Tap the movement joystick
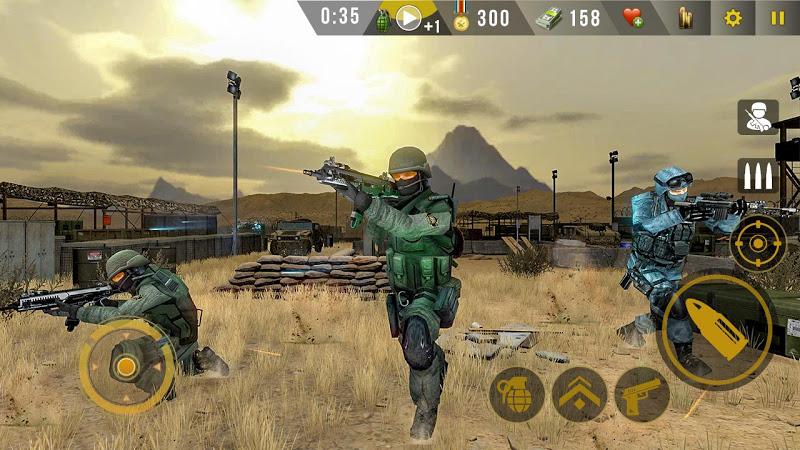 coord(126,366)
